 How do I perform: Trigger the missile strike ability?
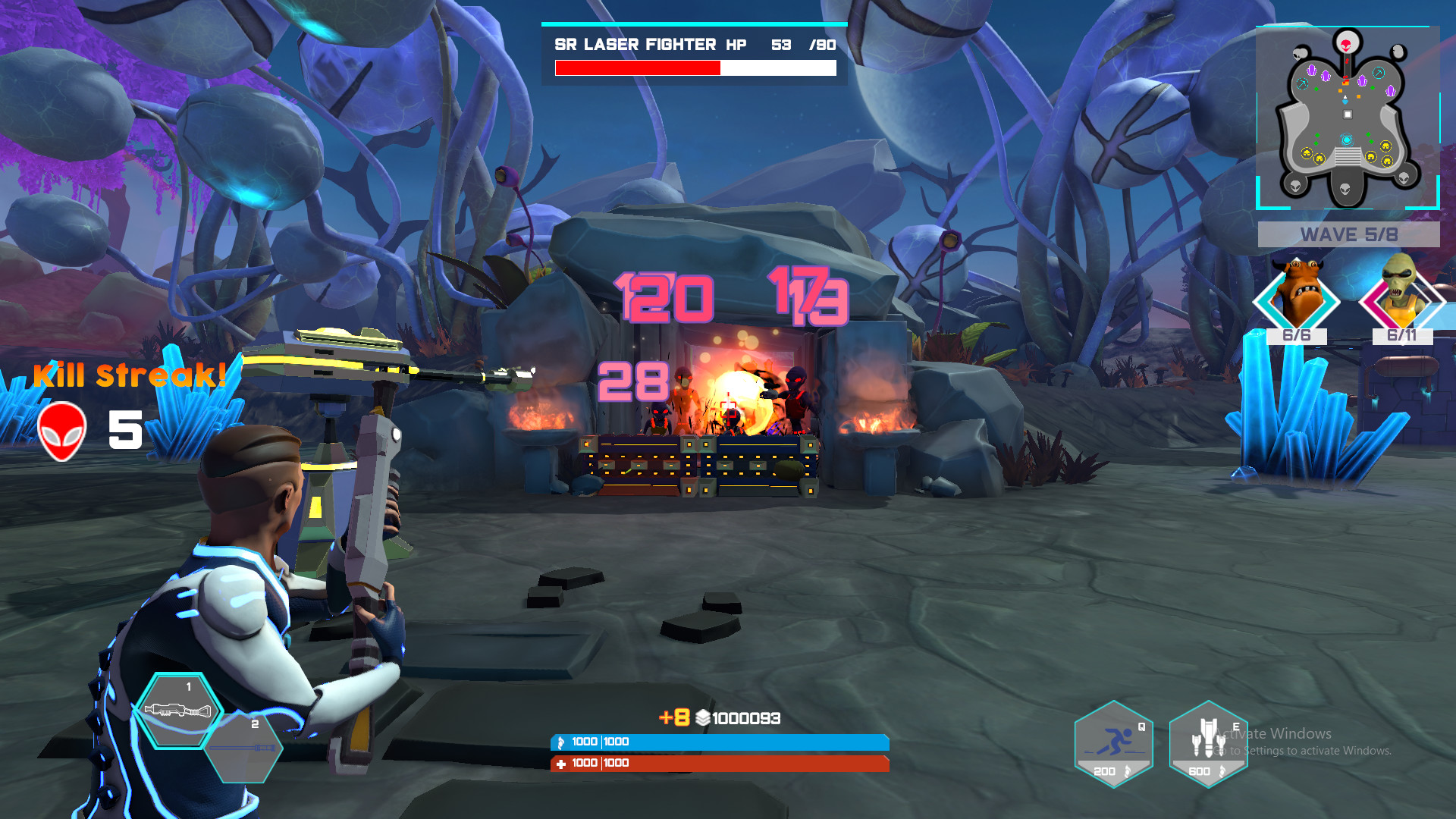pos(1208,745)
